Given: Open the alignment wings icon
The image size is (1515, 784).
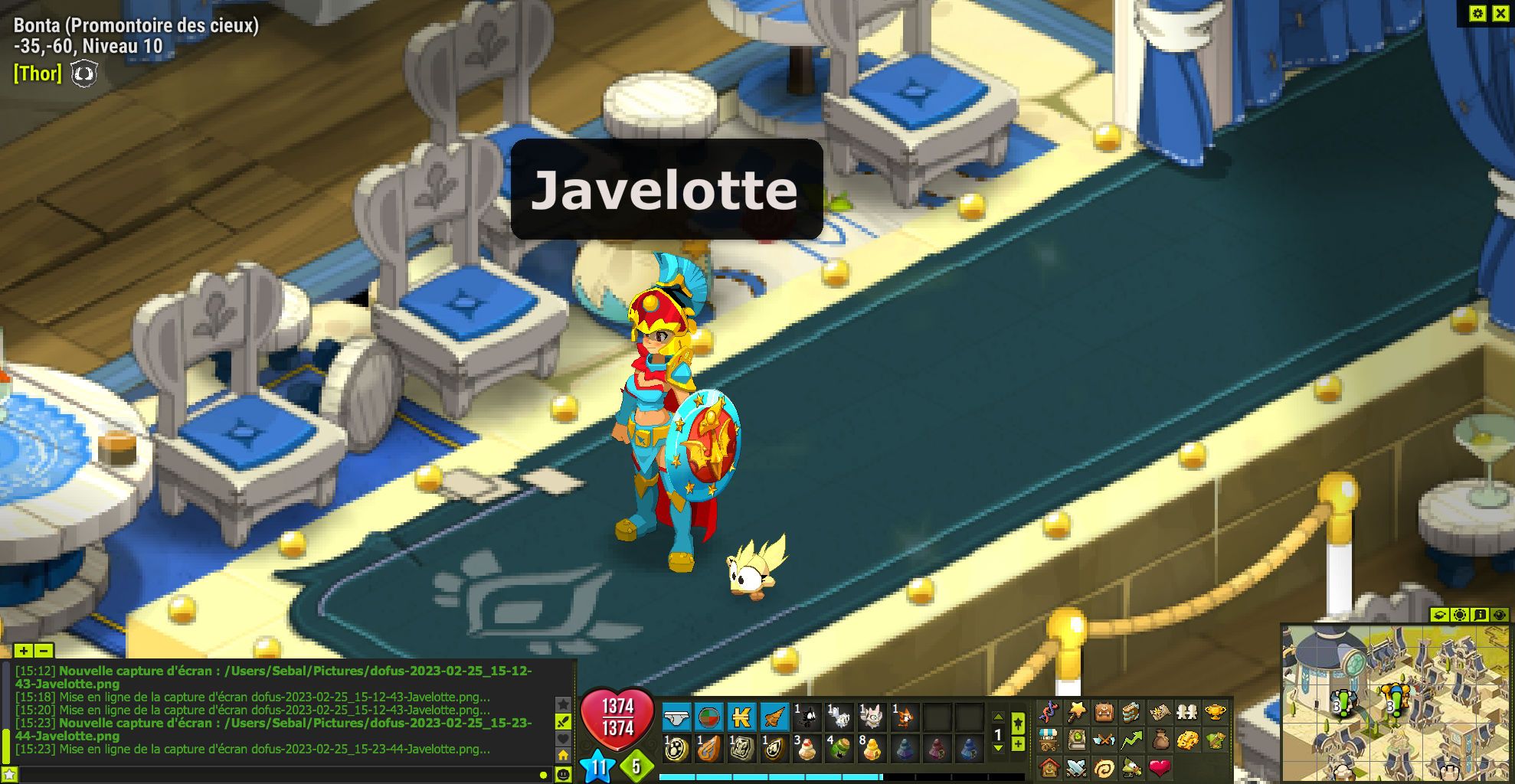Looking at the screenshot, I should pyautogui.click(x=1103, y=740).
